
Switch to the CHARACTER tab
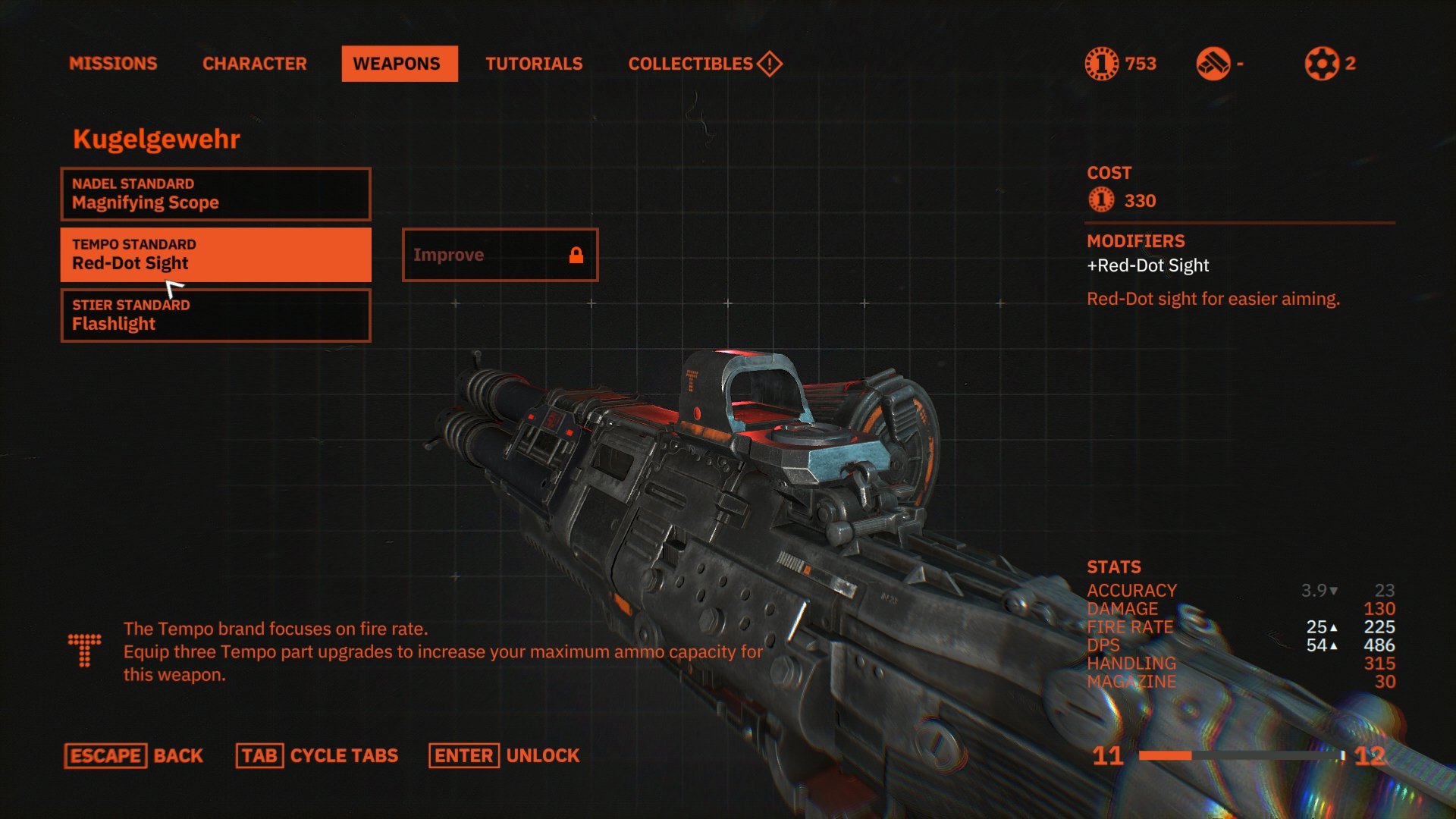coord(255,64)
